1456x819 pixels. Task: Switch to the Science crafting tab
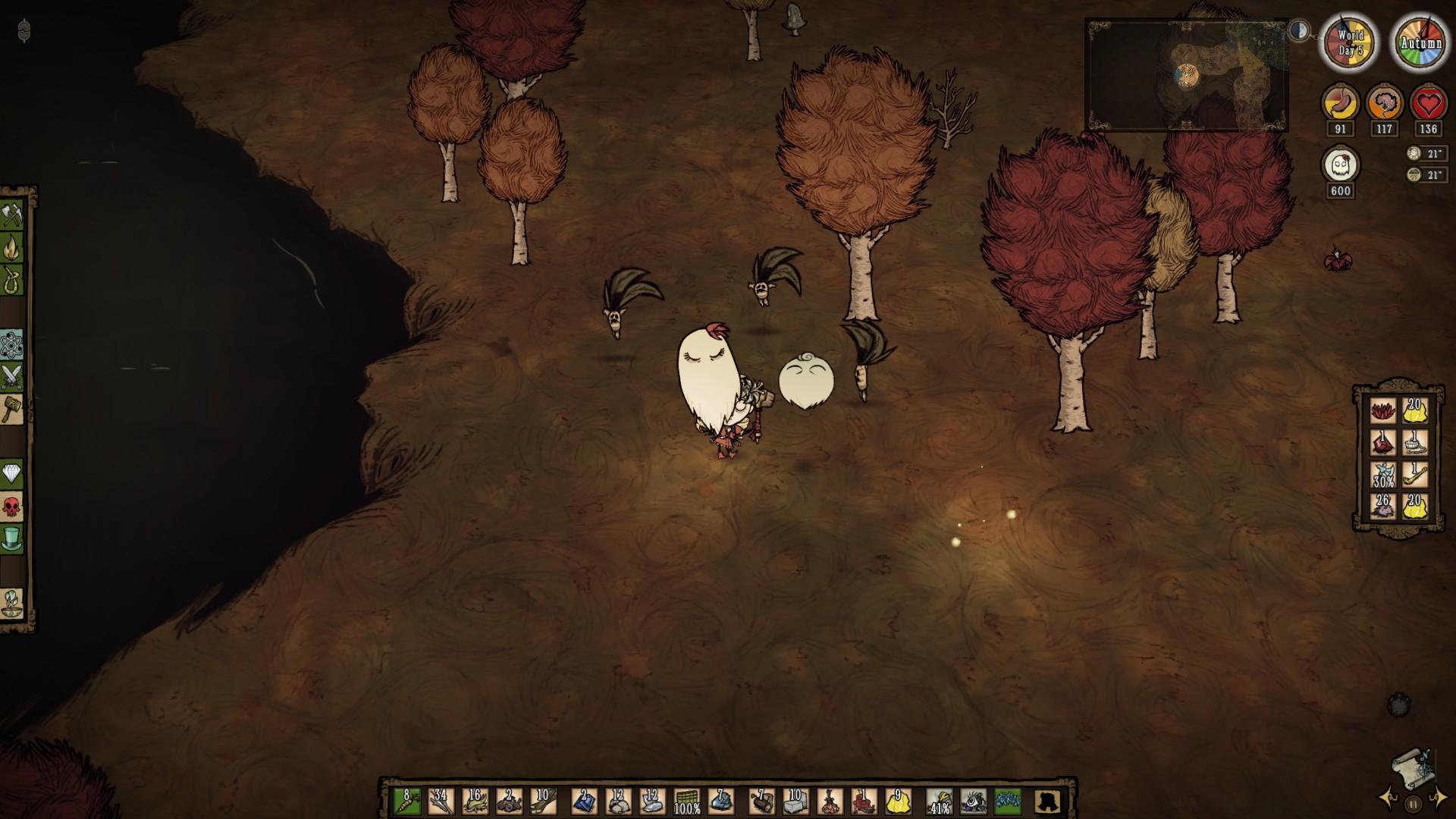pyautogui.click(x=13, y=346)
